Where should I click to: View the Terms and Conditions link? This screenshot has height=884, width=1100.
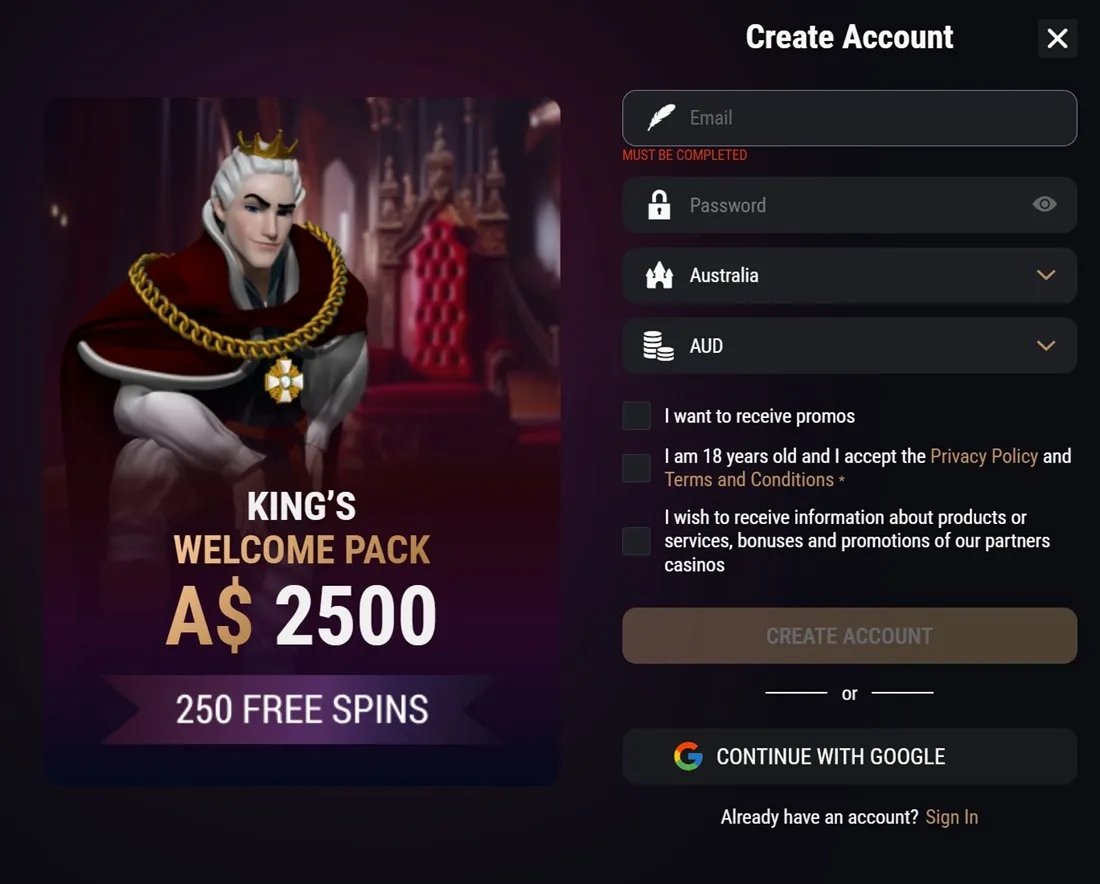tap(749, 480)
